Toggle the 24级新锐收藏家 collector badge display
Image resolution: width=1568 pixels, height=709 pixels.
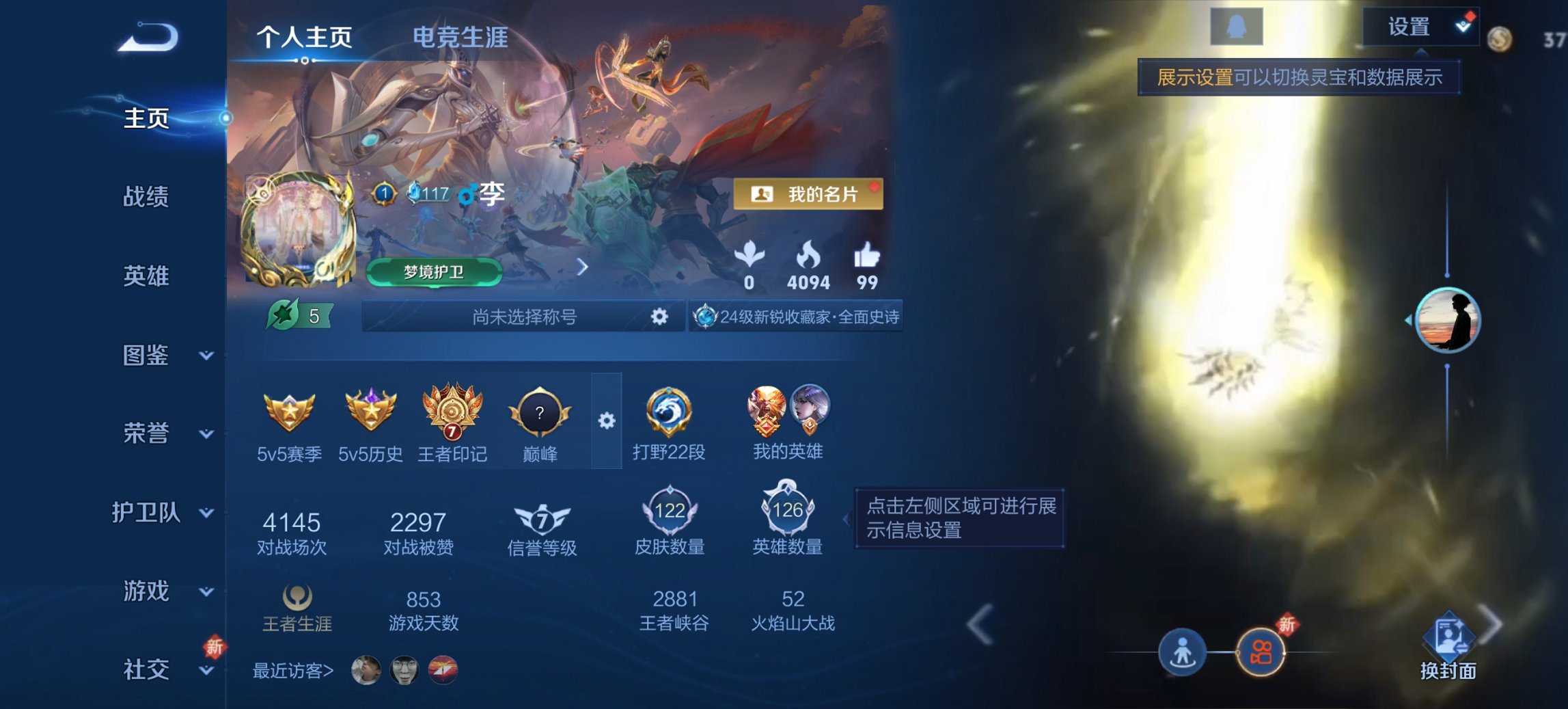[x=796, y=317]
